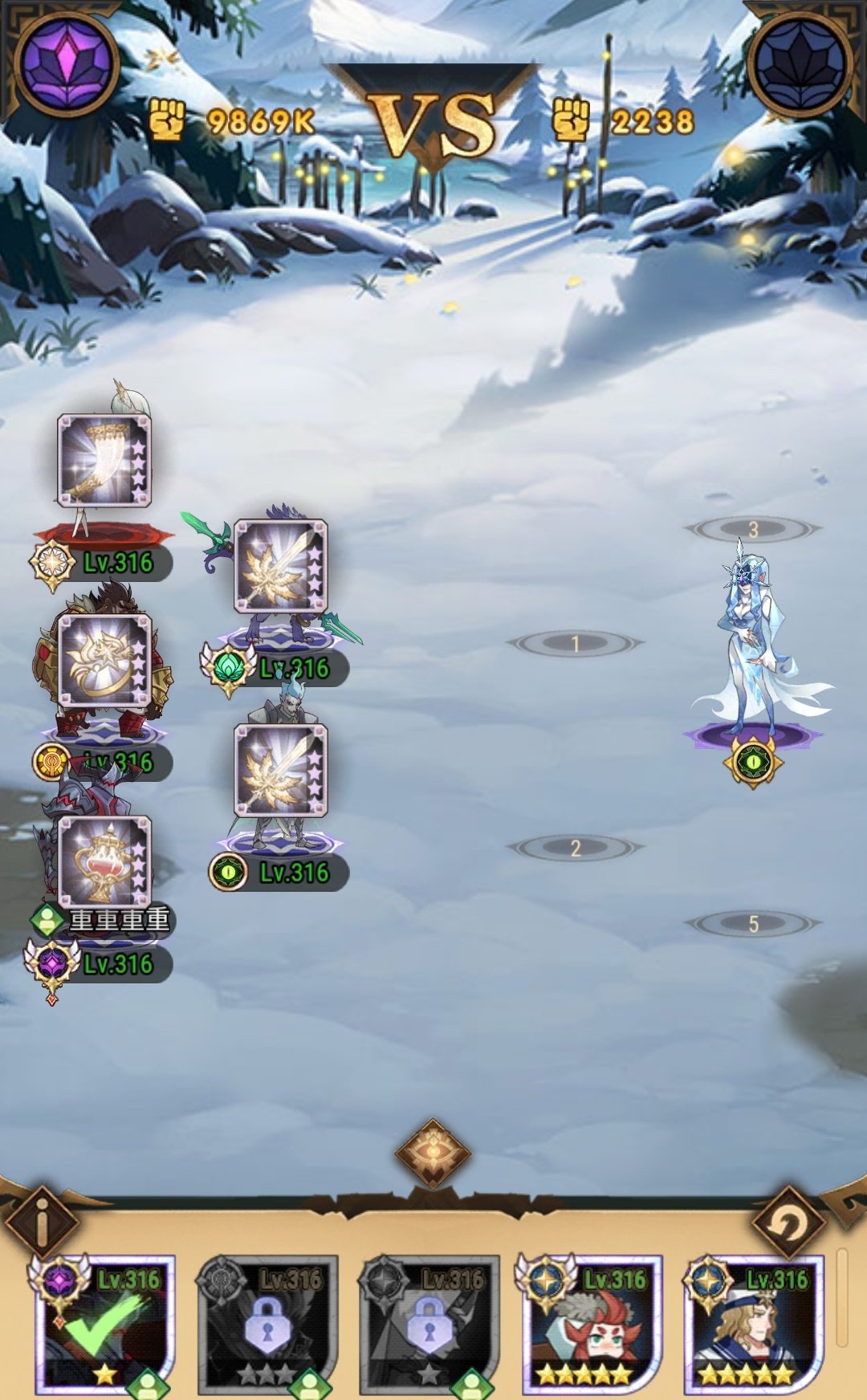
Task: Open the purple faction bonus emblem
Action: 66,63
